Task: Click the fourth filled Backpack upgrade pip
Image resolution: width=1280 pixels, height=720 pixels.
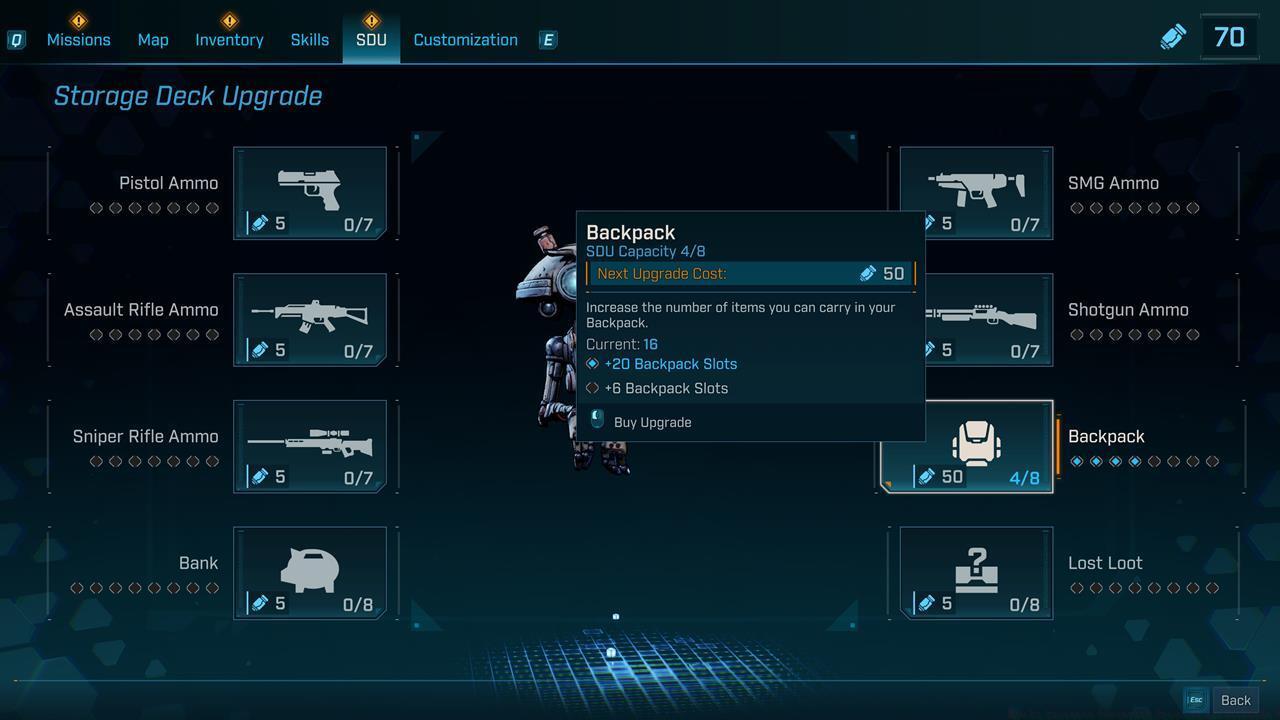Action: pyautogui.click(x=1136, y=461)
